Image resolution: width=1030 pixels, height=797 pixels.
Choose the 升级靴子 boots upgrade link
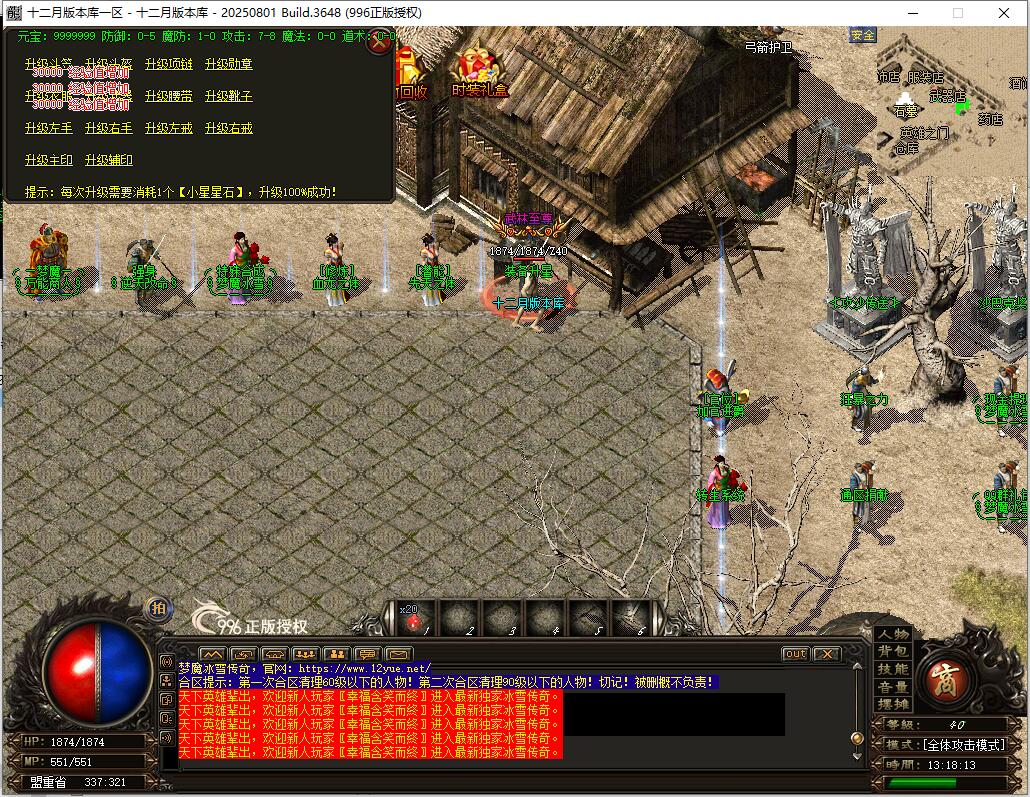coord(229,96)
